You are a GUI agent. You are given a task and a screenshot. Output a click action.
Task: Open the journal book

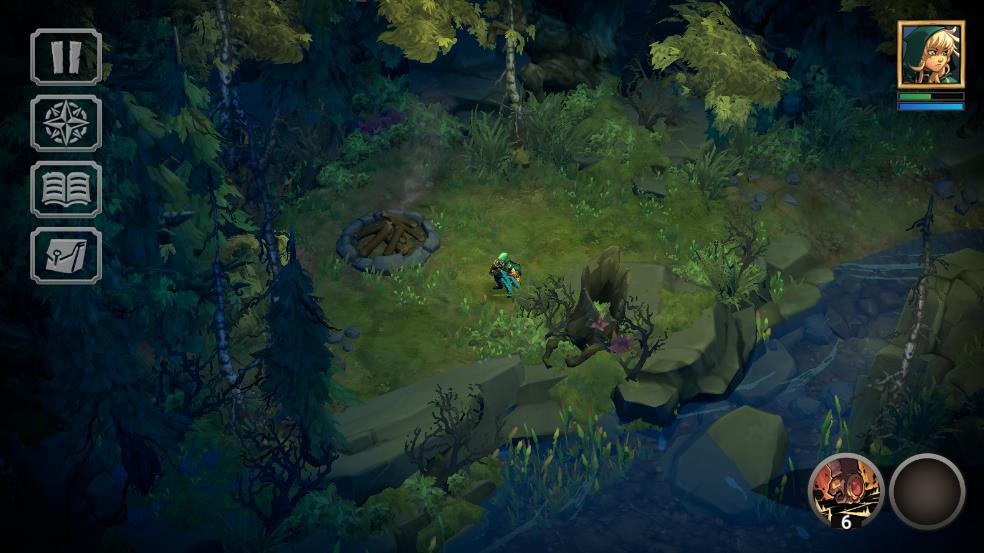[x=66, y=189]
